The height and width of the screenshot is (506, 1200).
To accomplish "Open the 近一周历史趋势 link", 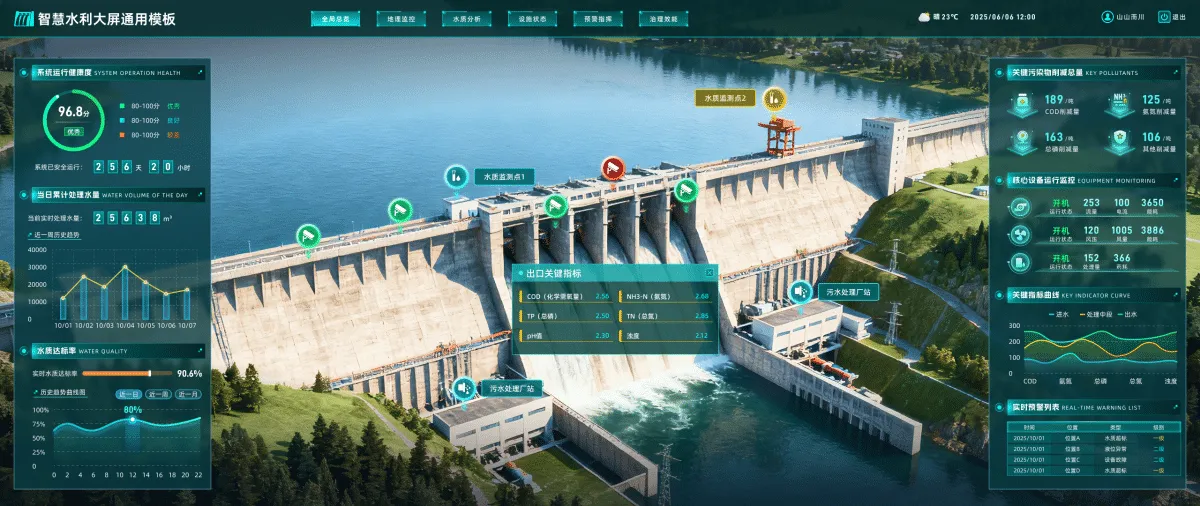I will point(58,235).
